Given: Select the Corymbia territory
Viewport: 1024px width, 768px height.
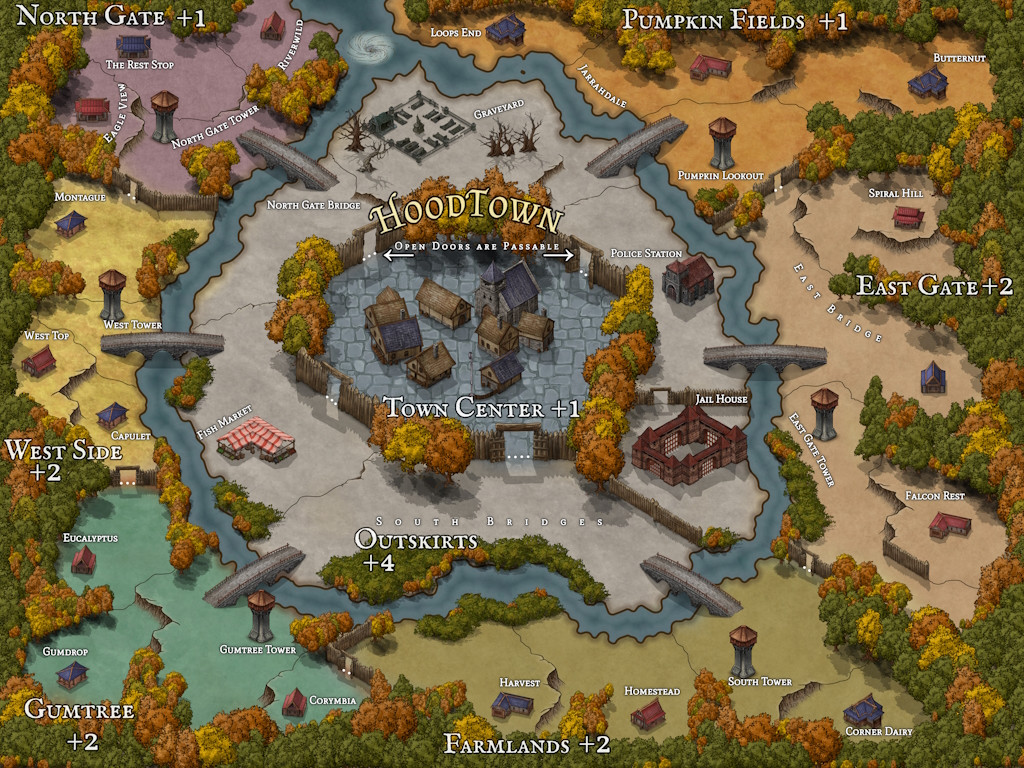Looking at the screenshot, I should tap(294, 702).
